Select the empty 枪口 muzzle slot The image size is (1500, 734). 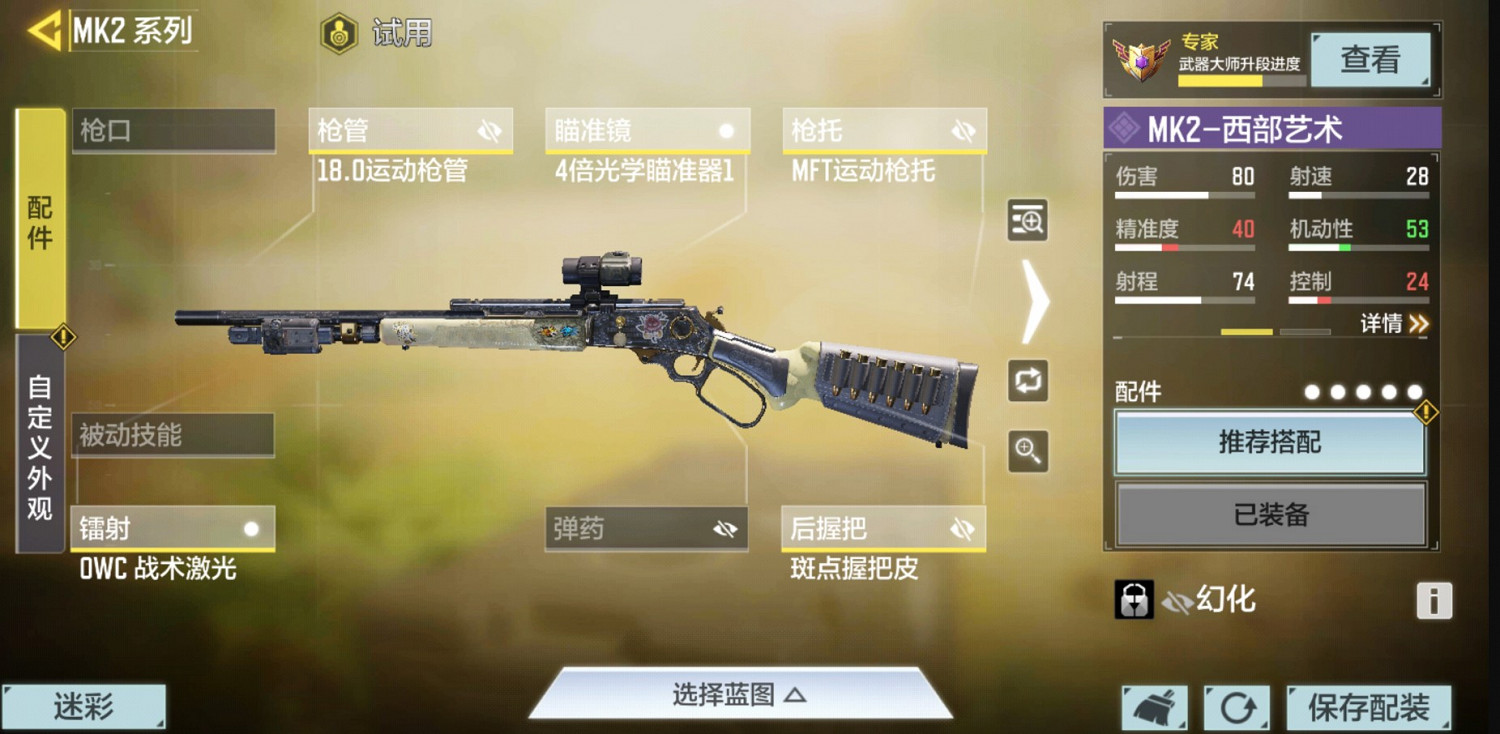pyautogui.click(x=173, y=129)
